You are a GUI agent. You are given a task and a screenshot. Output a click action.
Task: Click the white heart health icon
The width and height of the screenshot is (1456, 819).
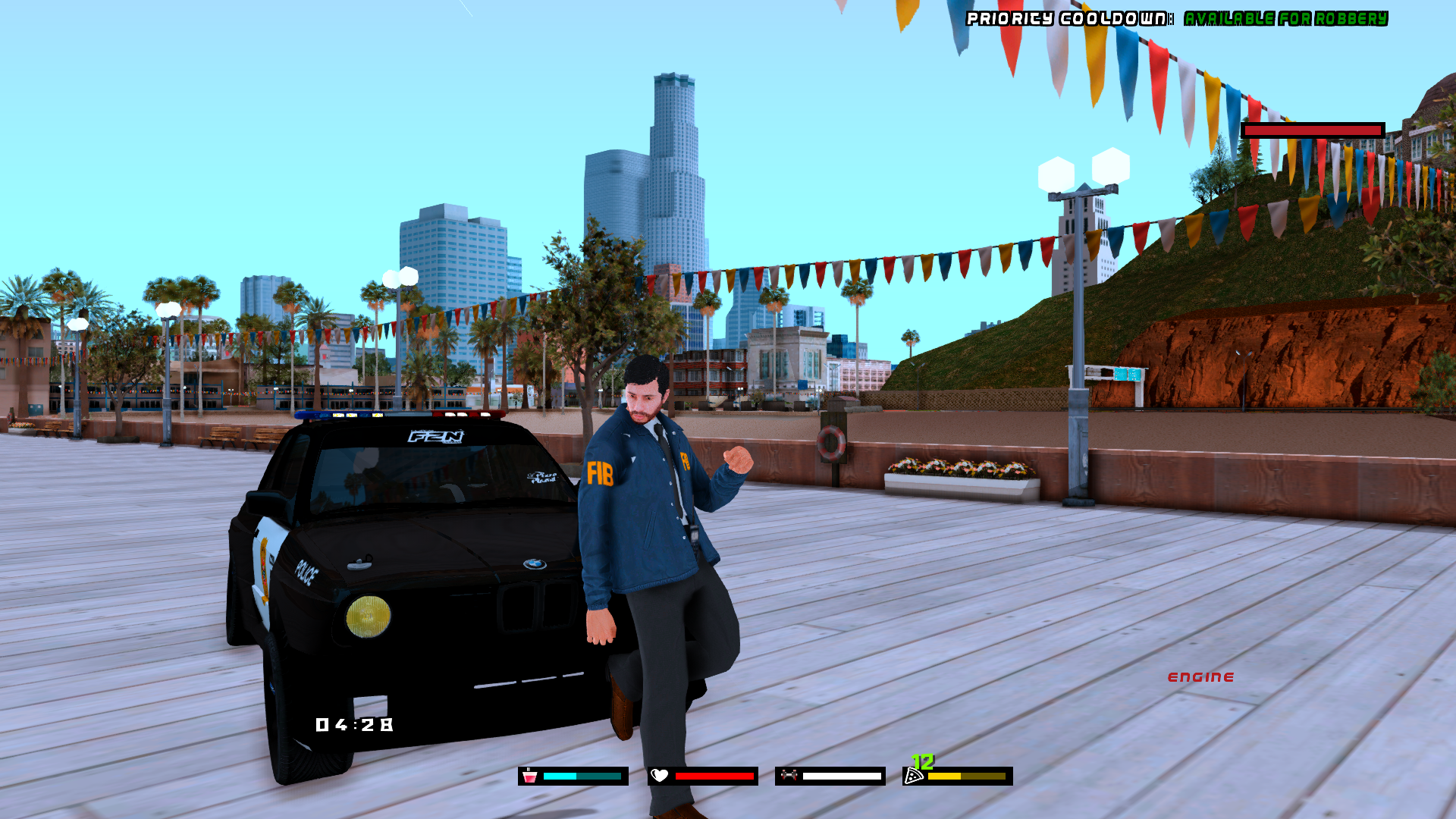660,776
